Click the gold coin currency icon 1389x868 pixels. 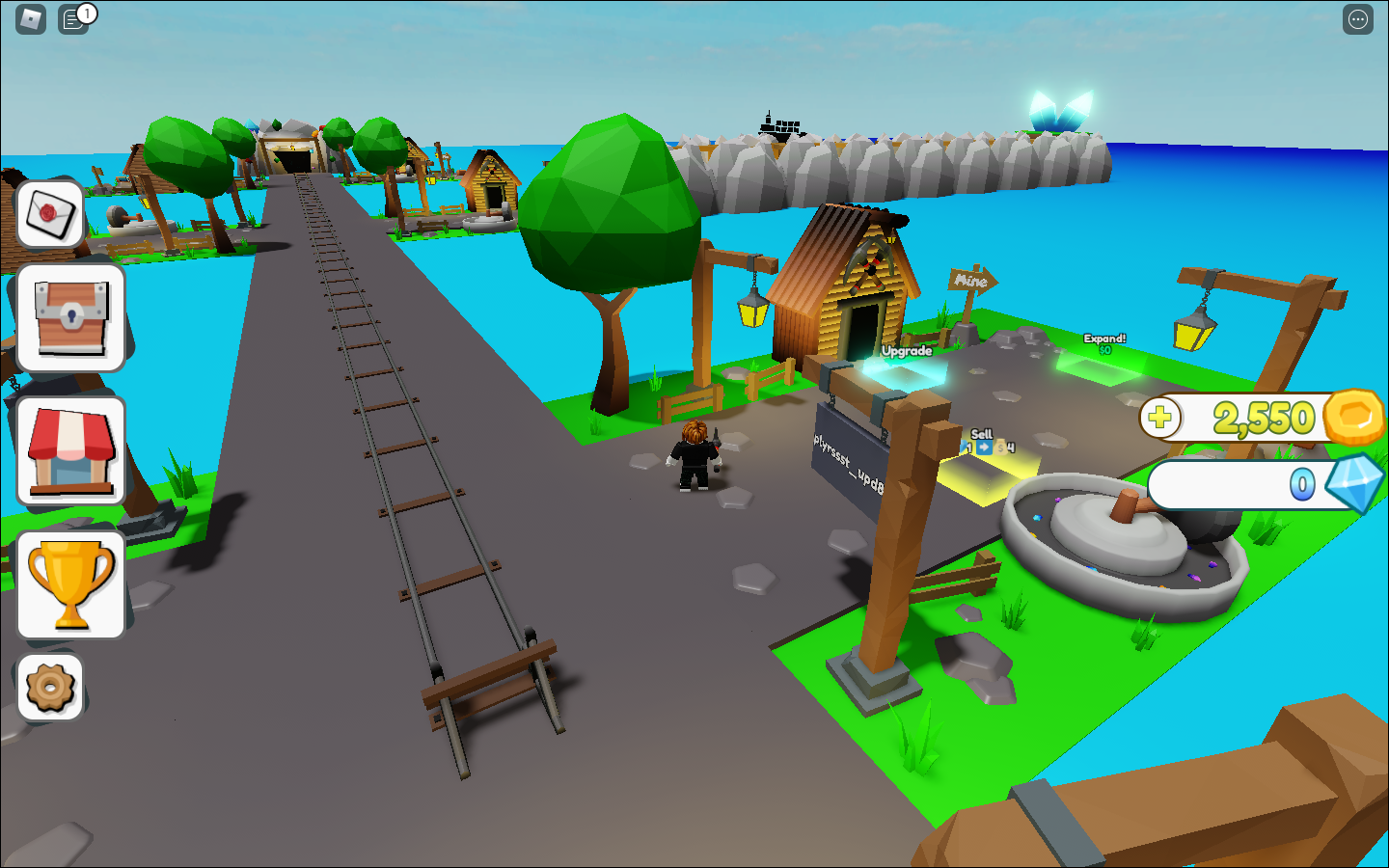[x=1354, y=418]
